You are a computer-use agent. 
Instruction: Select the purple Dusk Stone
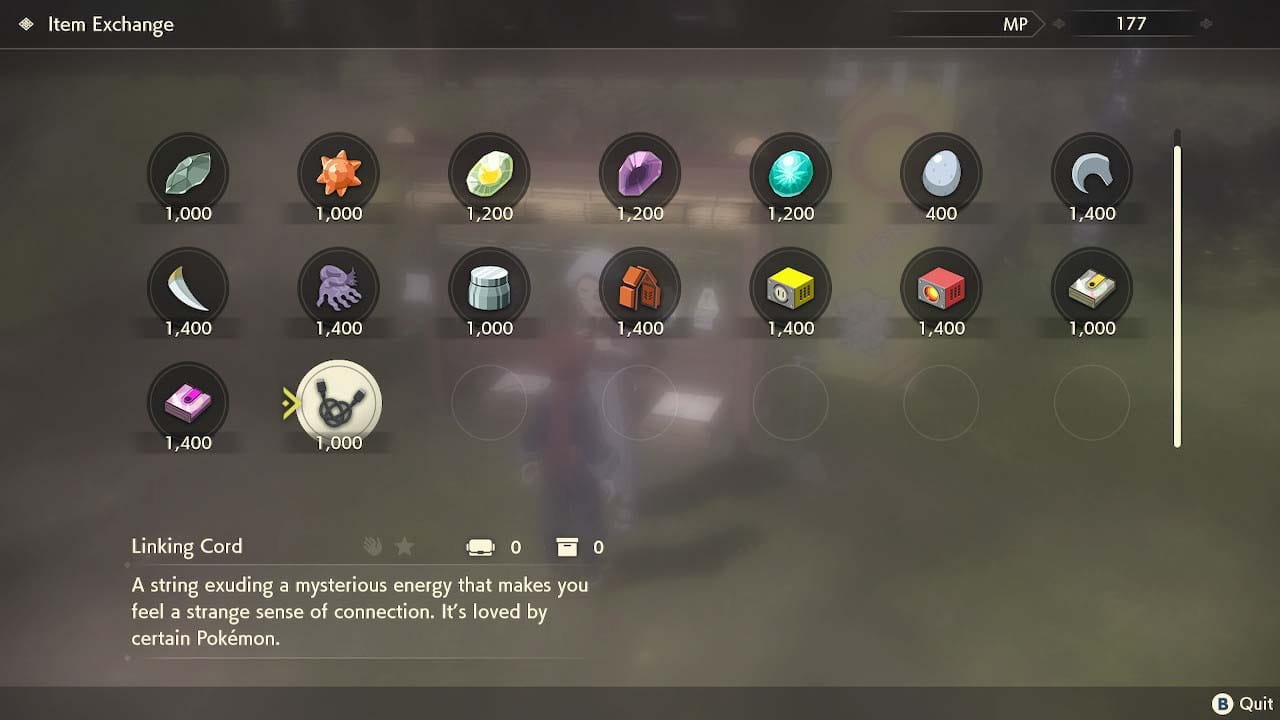tap(640, 175)
